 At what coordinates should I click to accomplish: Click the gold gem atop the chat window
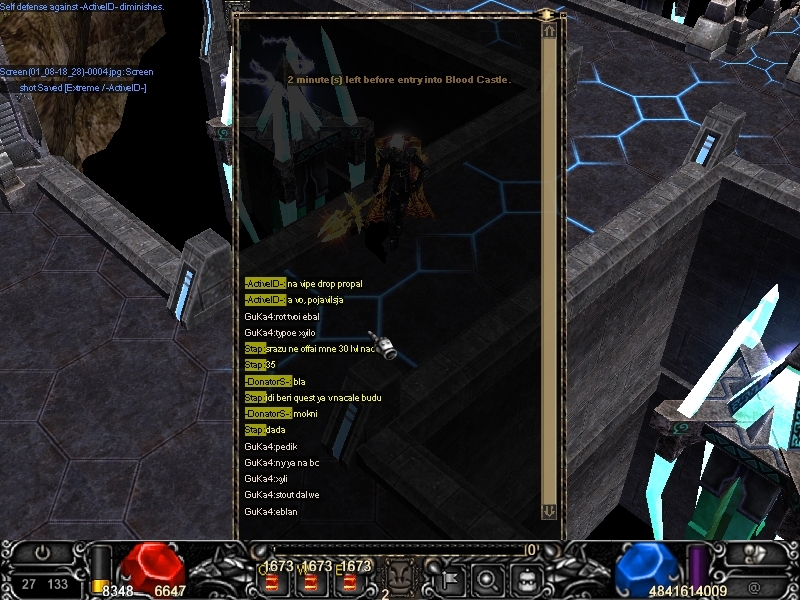pyautogui.click(x=547, y=14)
